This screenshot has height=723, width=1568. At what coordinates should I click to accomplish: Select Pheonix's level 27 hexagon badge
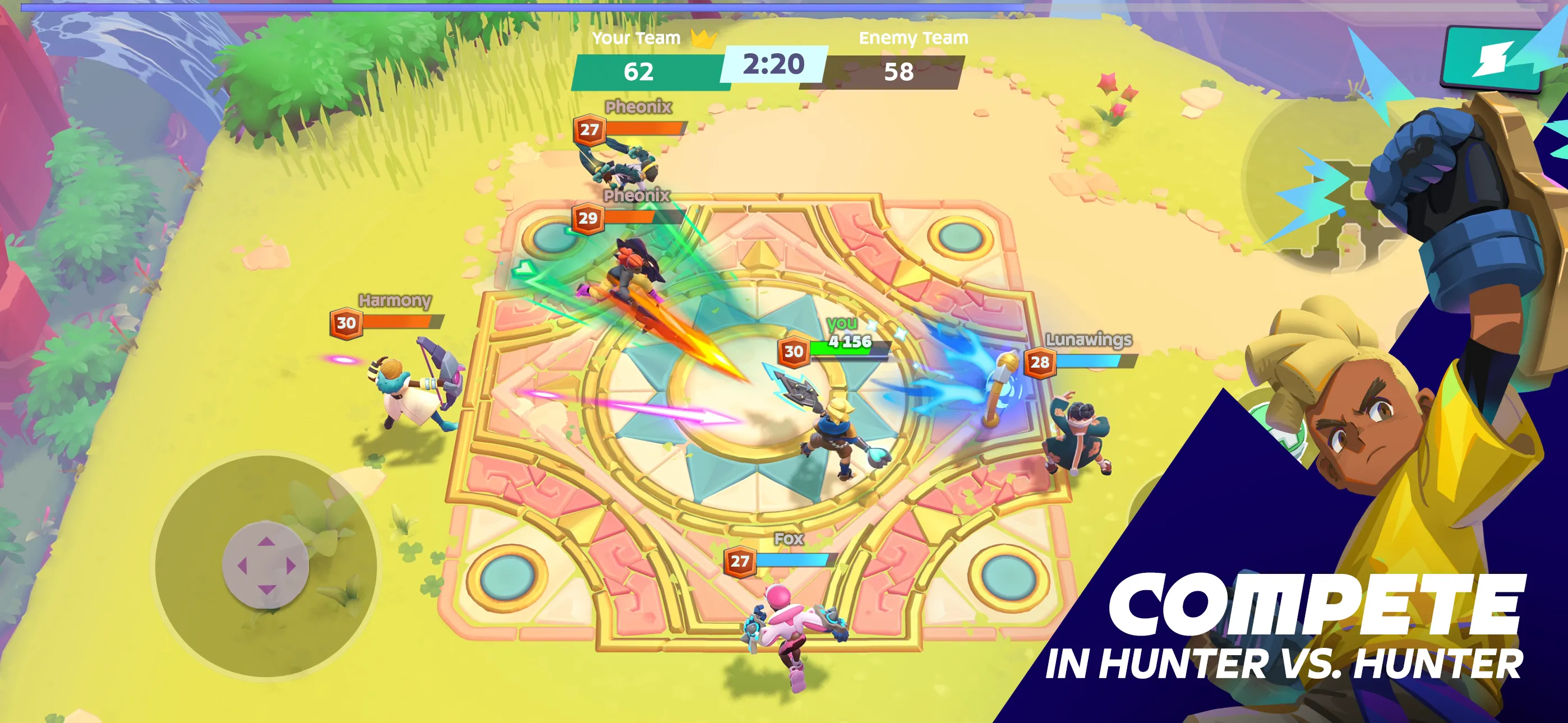(589, 129)
